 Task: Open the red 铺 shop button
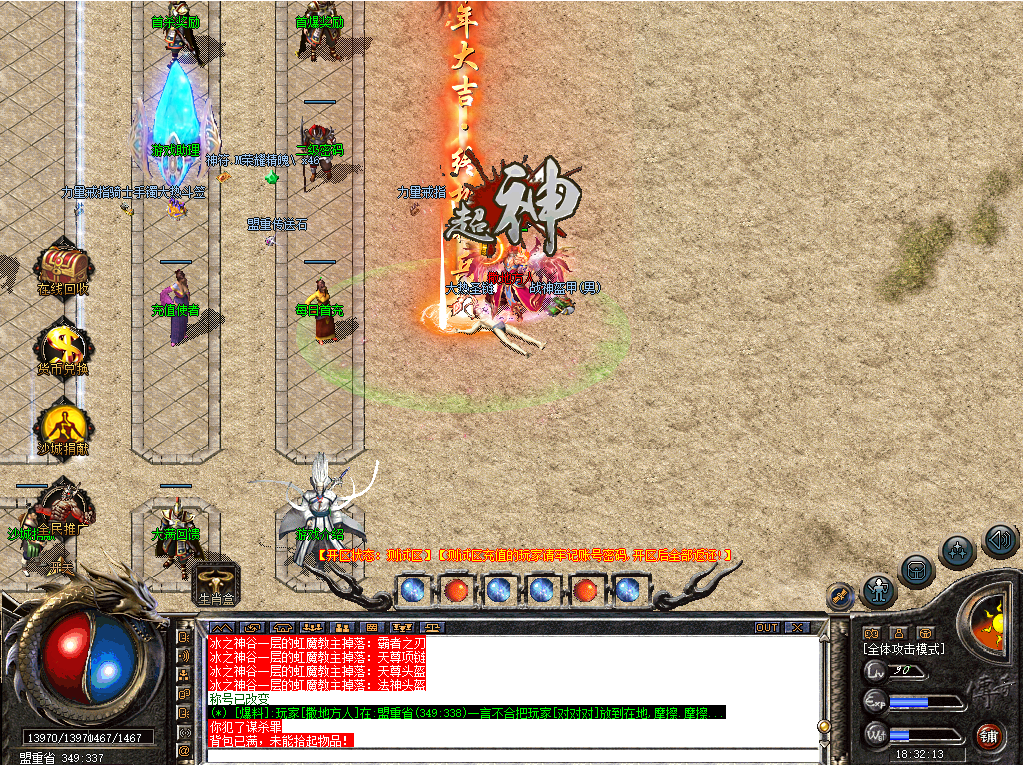(989, 736)
